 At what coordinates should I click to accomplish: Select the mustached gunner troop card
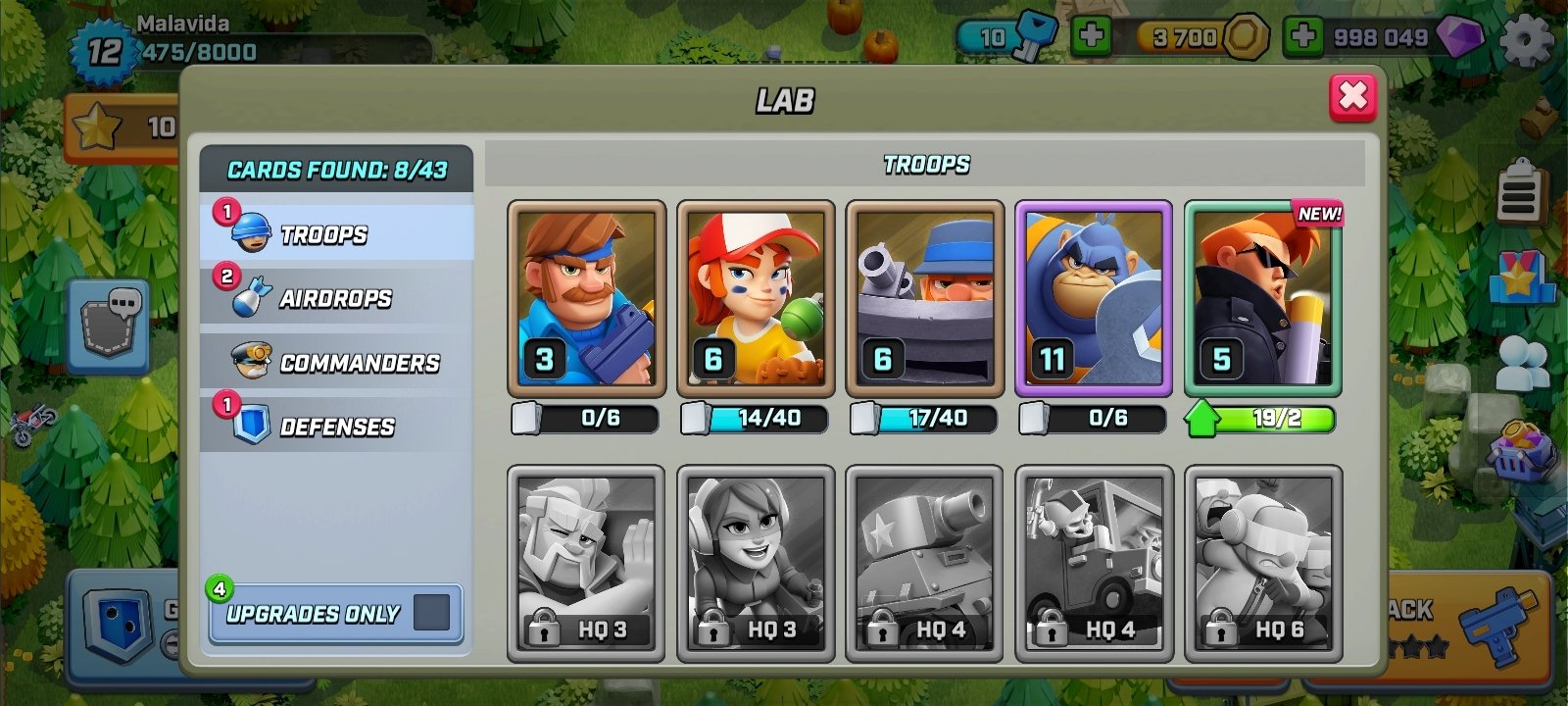tap(586, 299)
